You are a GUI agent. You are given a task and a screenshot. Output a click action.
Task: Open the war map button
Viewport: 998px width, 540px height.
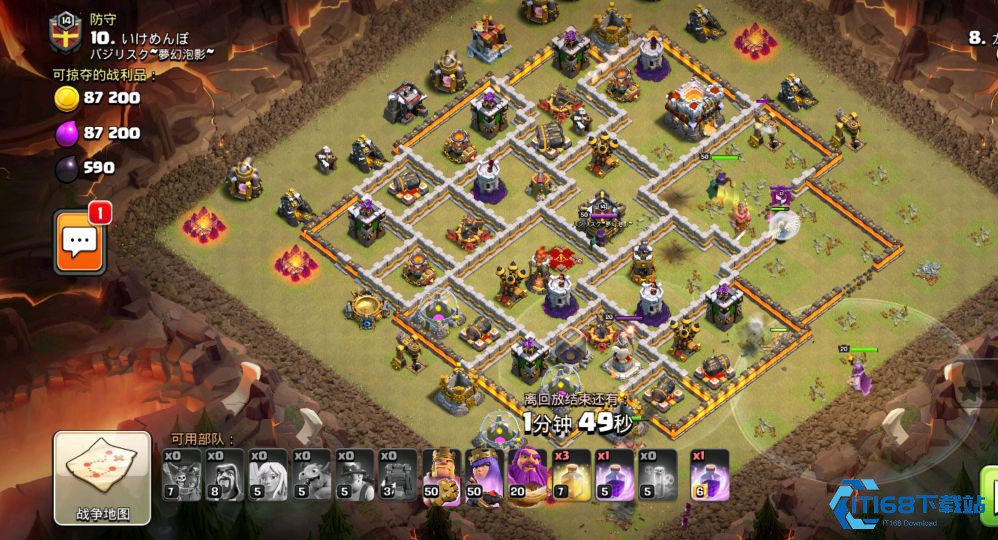tap(102, 478)
